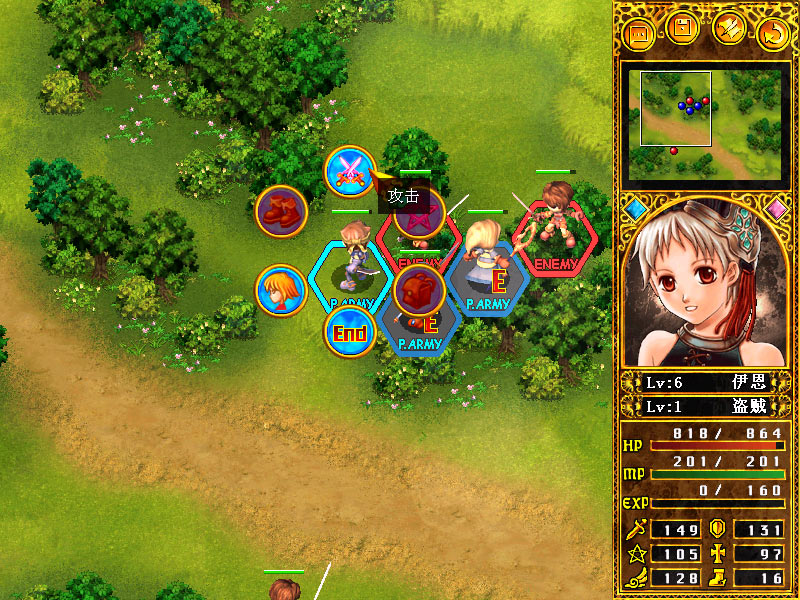800x600 pixels.
Task: Click the floppy disk save button
Action: click(684, 28)
